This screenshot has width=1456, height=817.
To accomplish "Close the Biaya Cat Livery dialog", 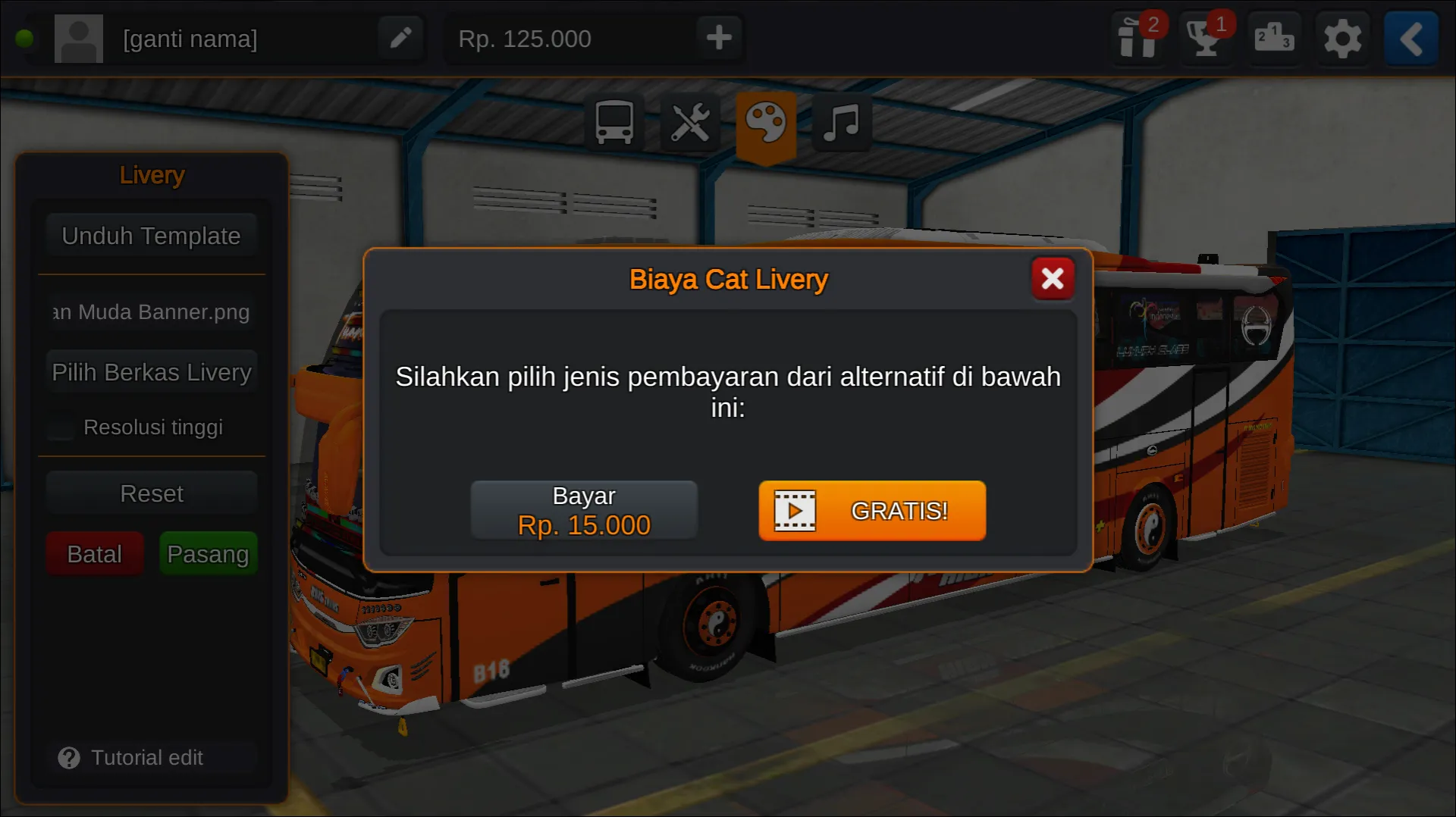I will pos(1053,279).
